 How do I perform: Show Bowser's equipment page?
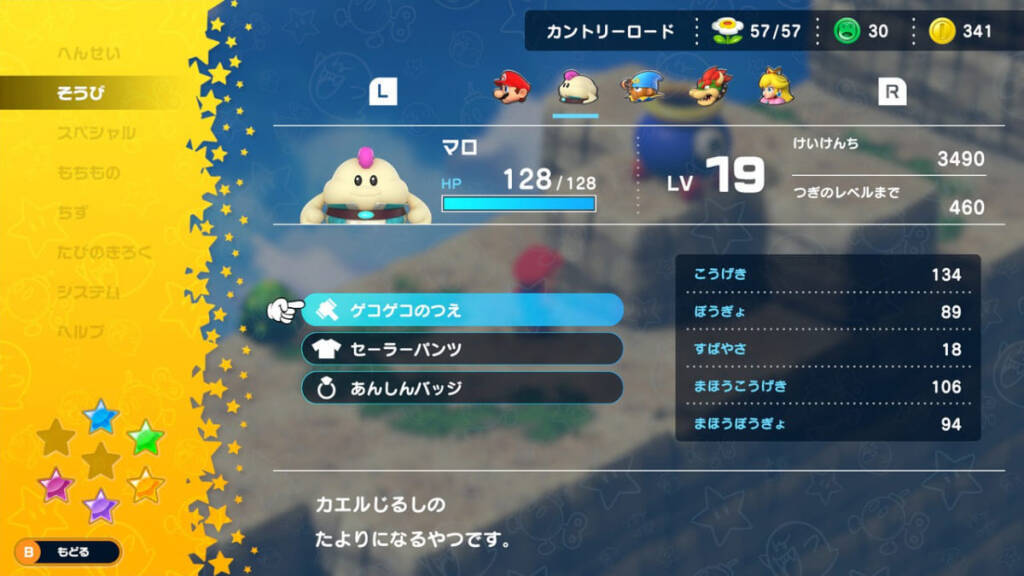[713, 89]
